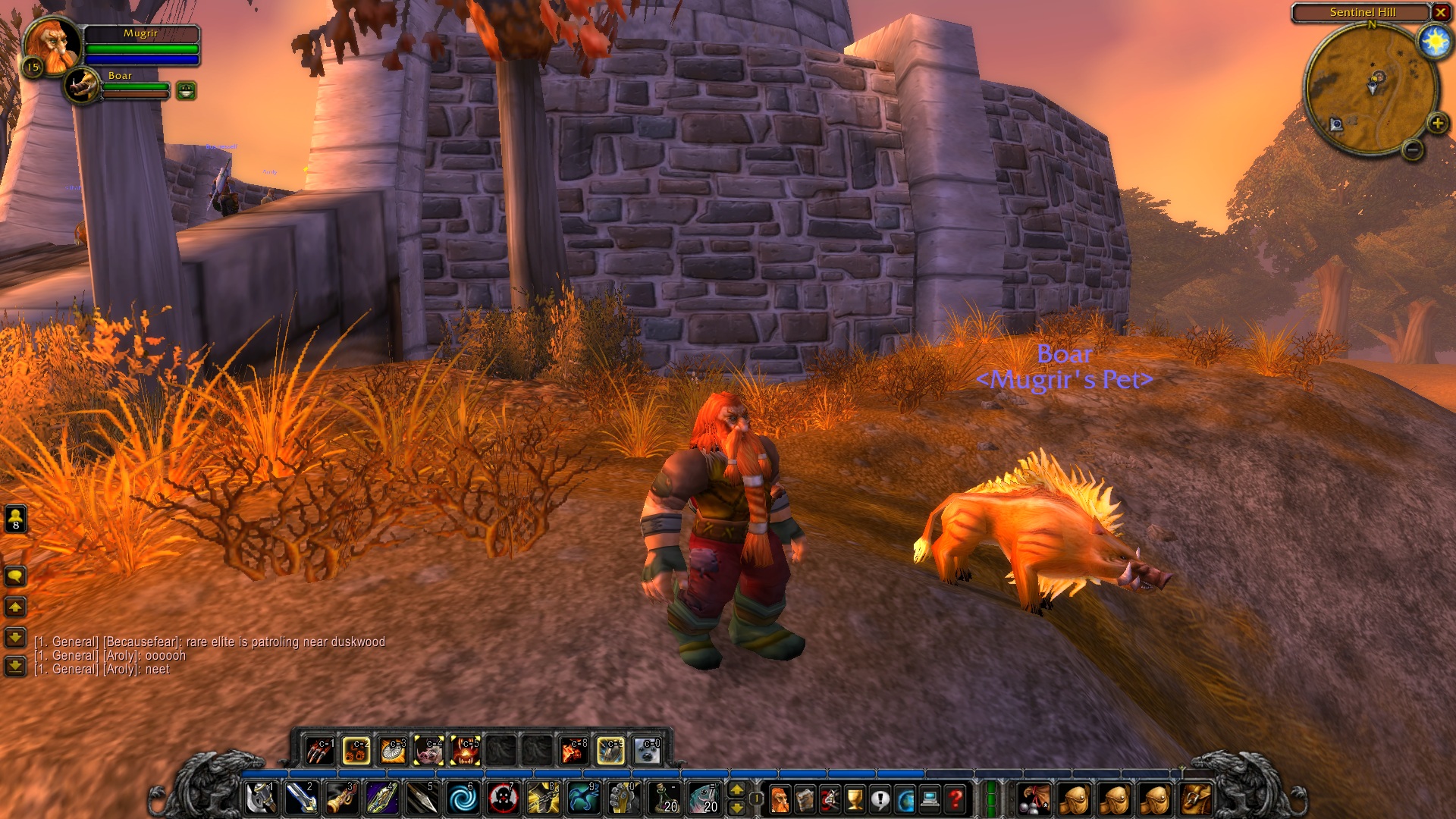Open the Character Info micro button
This screenshot has height=819, width=1456.
781,800
